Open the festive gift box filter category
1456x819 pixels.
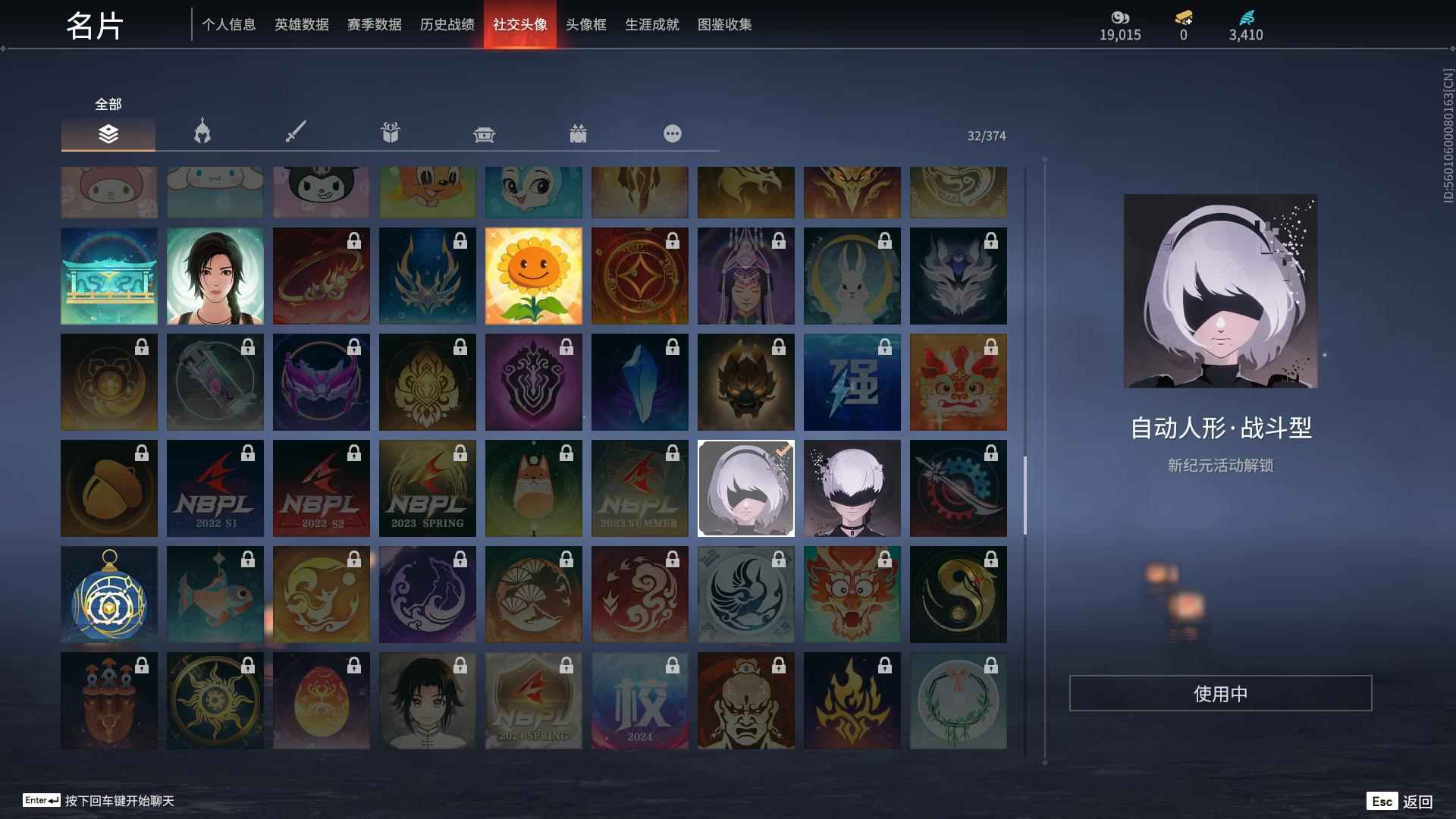point(579,133)
